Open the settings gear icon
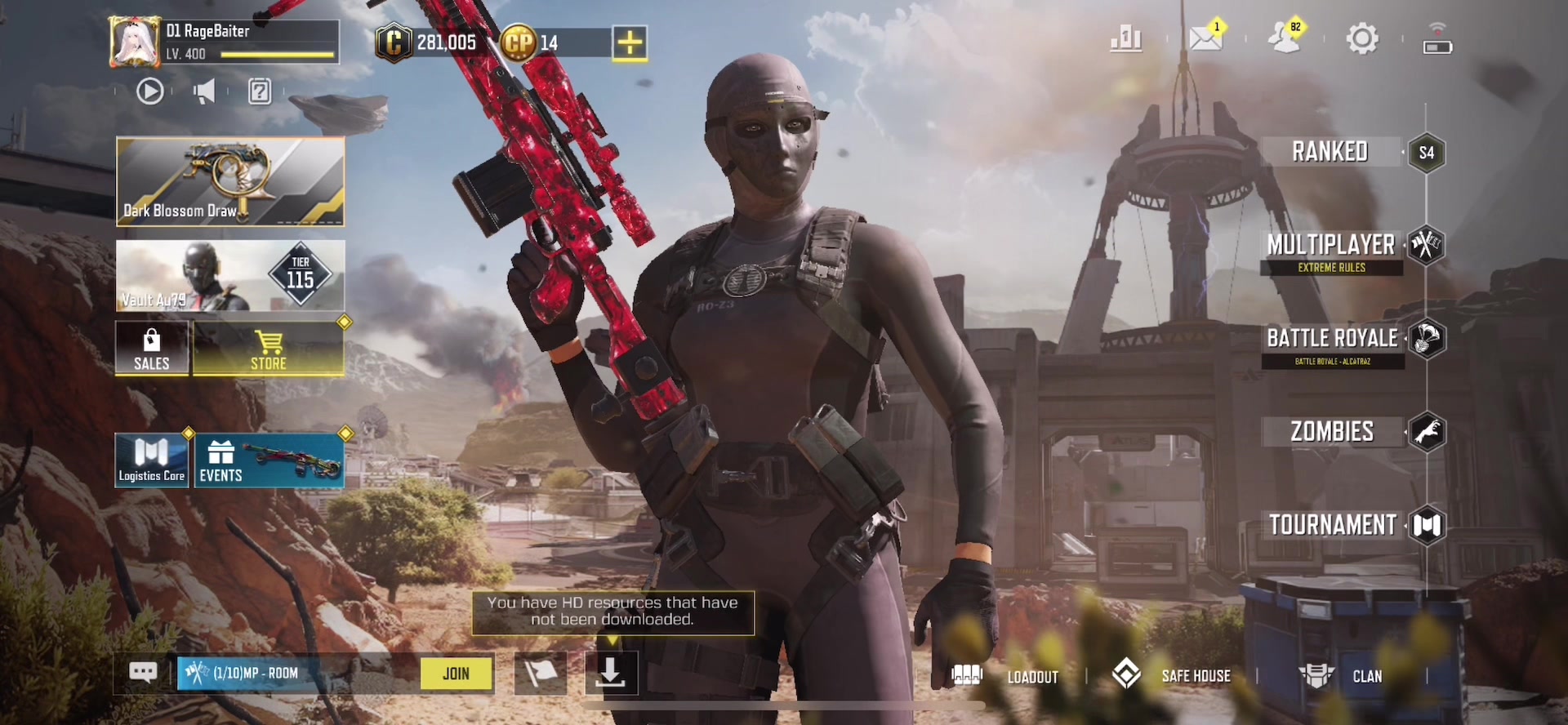 point(1361,38)
